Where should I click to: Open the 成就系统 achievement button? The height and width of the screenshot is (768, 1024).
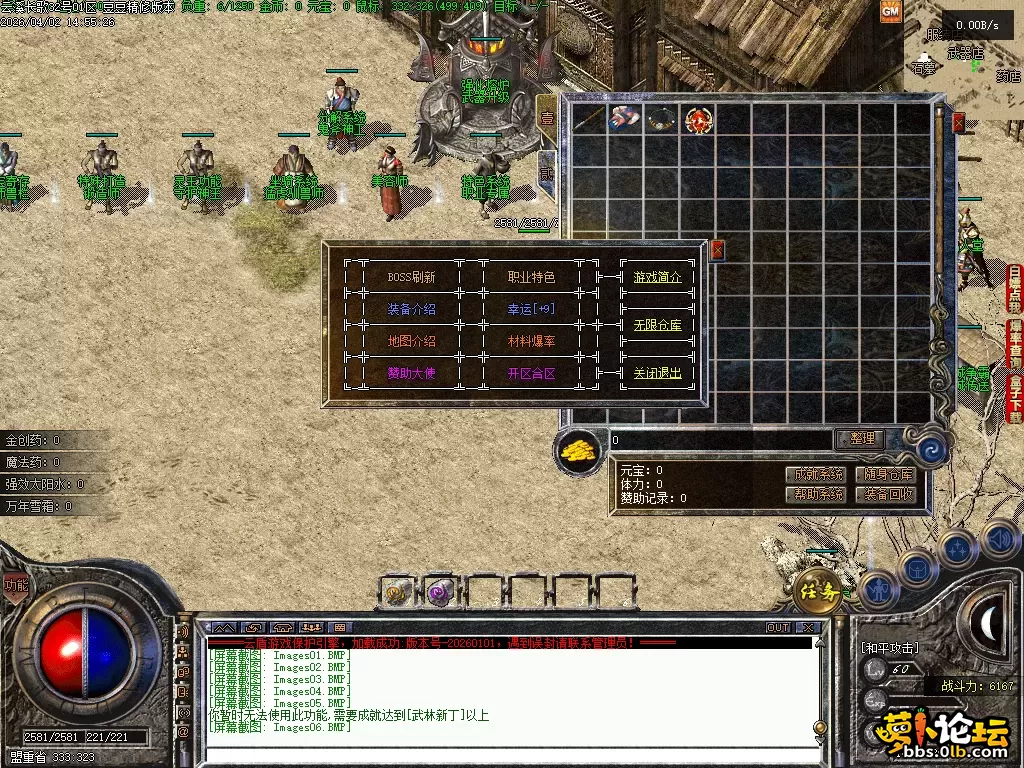point(818,474)
